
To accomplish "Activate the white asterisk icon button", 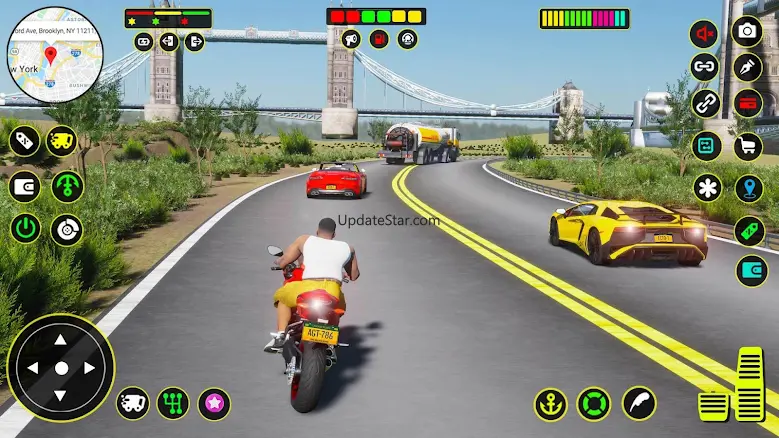I will coord(706,187).
